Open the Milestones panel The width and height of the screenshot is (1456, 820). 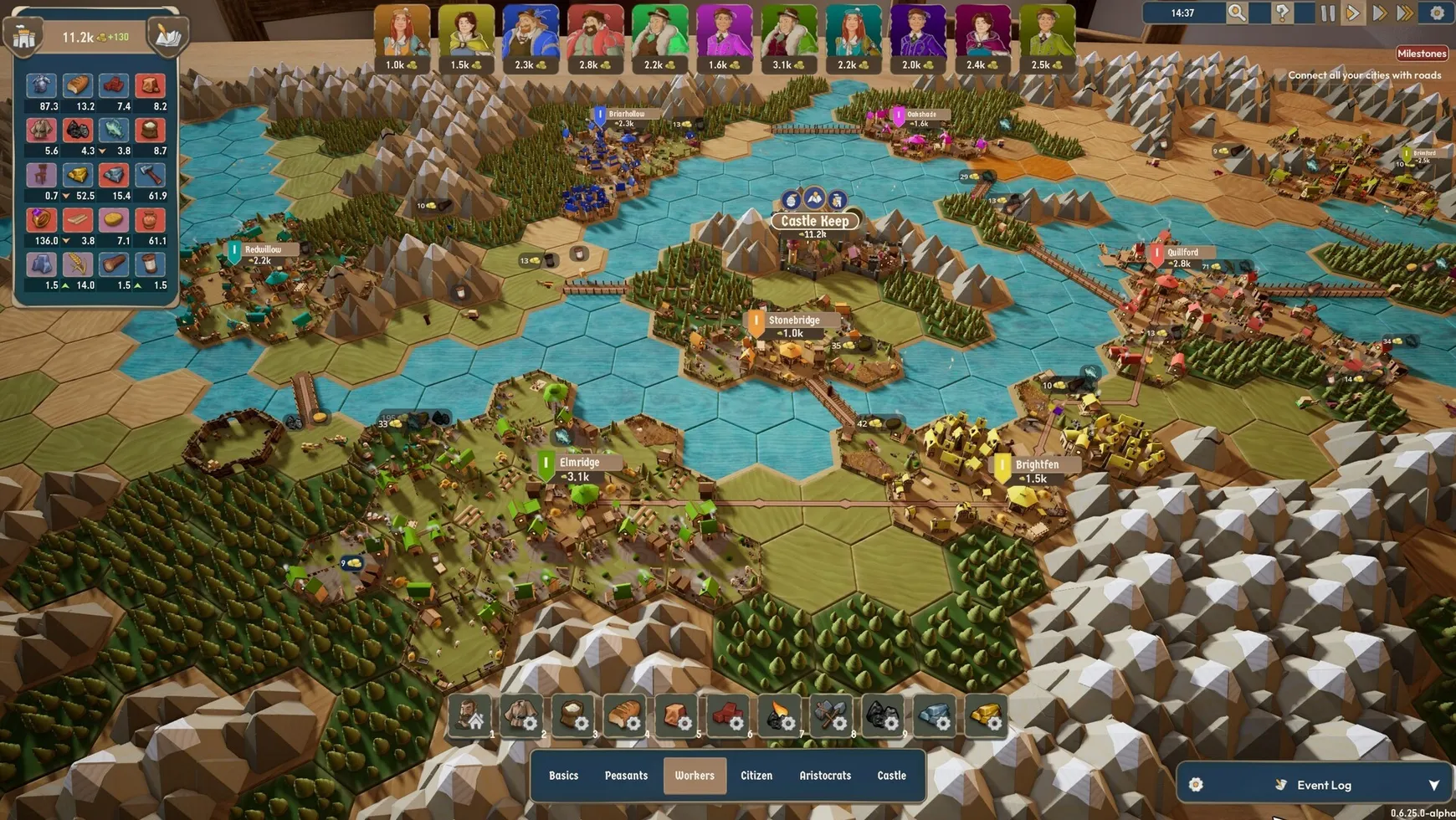pyautogui.click(x=1421, y=54)
